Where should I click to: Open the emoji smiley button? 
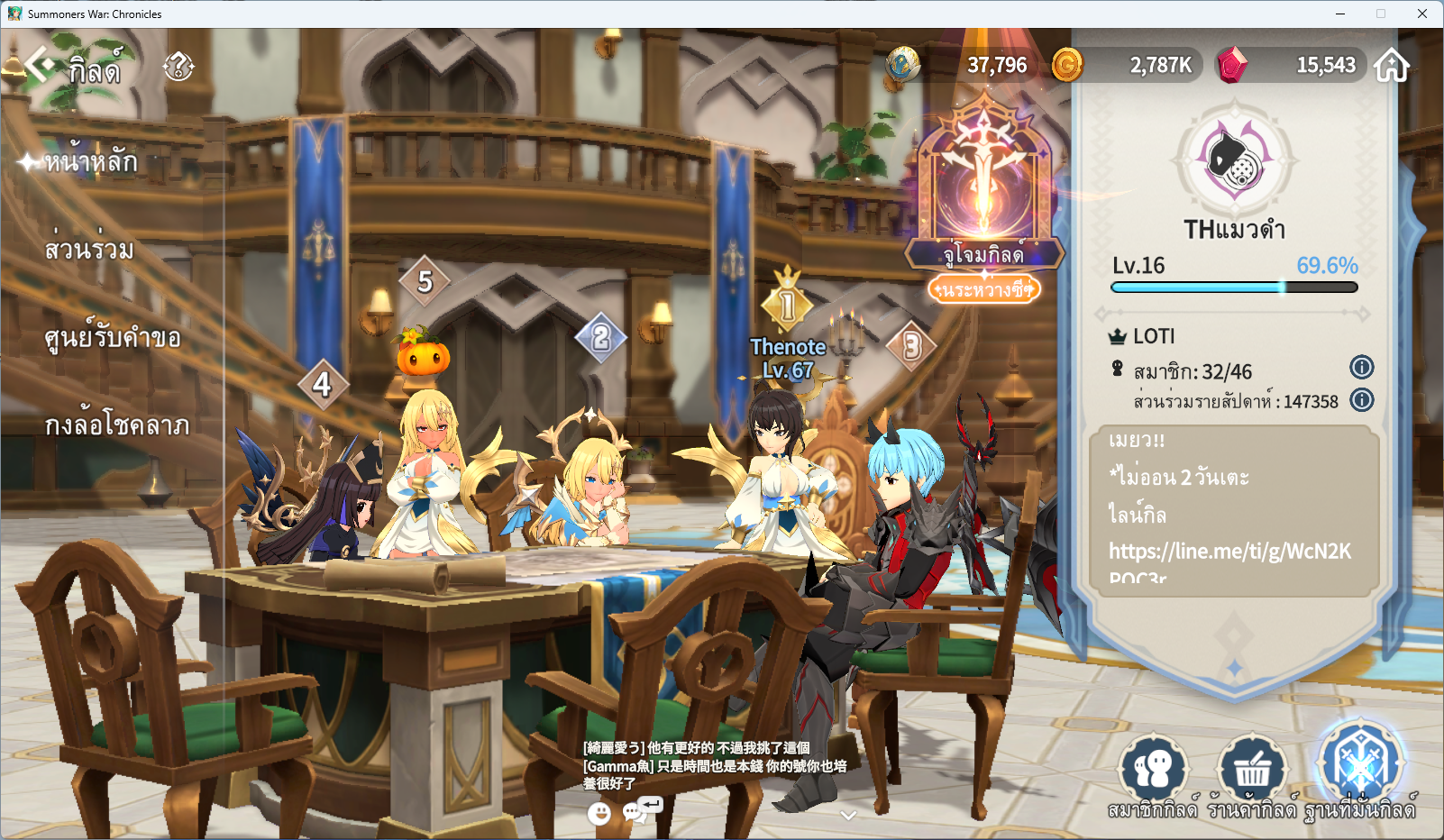(x=599, y=814)
